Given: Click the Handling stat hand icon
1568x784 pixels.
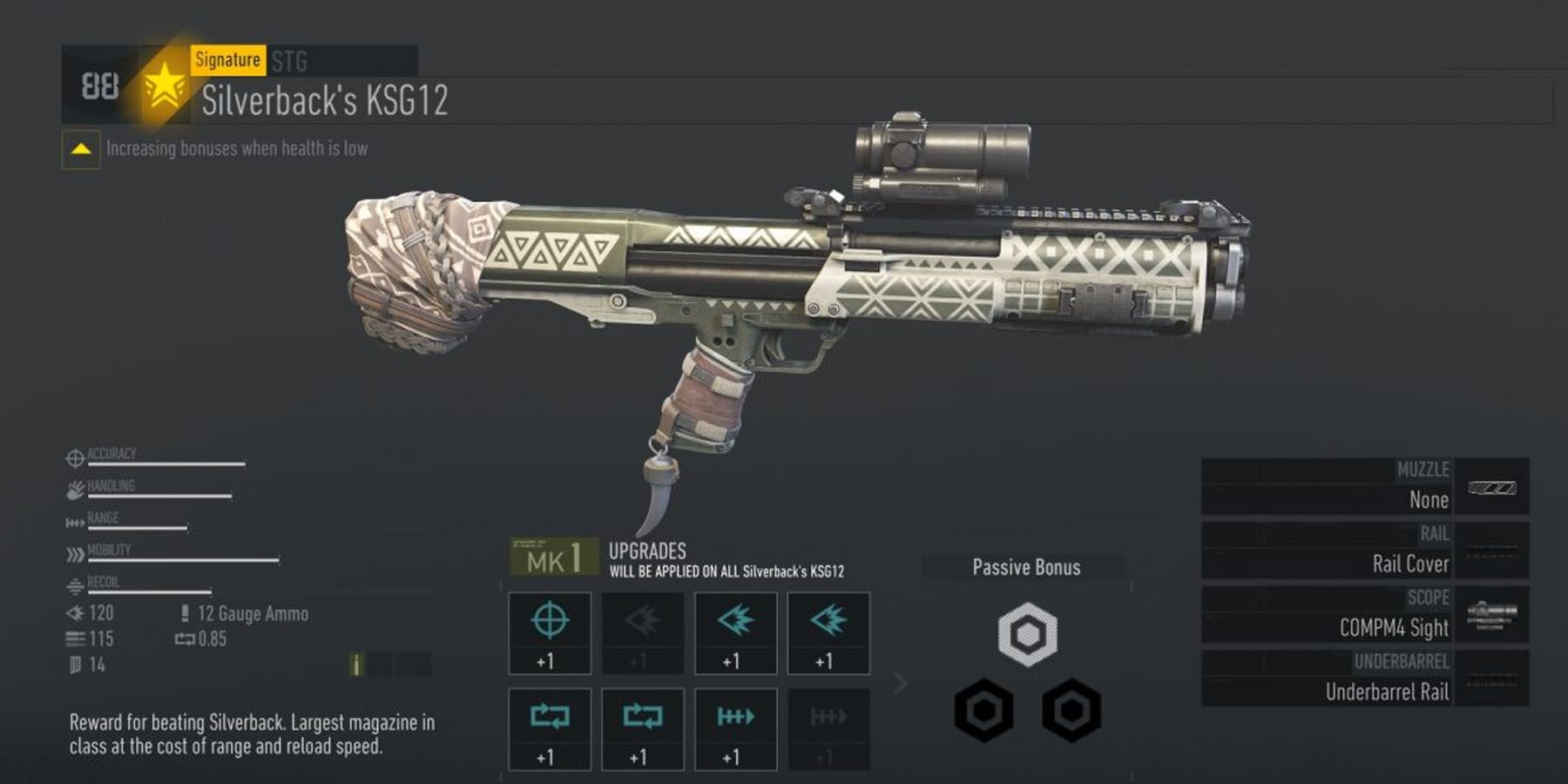Looking at the screenshot, I should pyautogui.click(x=74, y=490).
